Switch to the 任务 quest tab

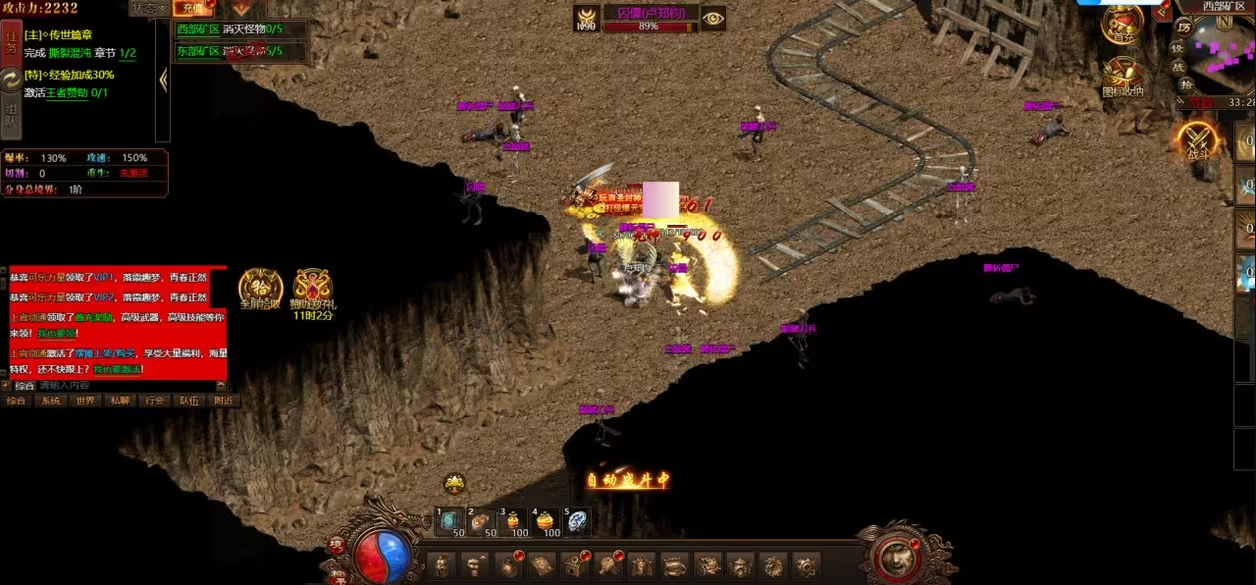[11, 39]
